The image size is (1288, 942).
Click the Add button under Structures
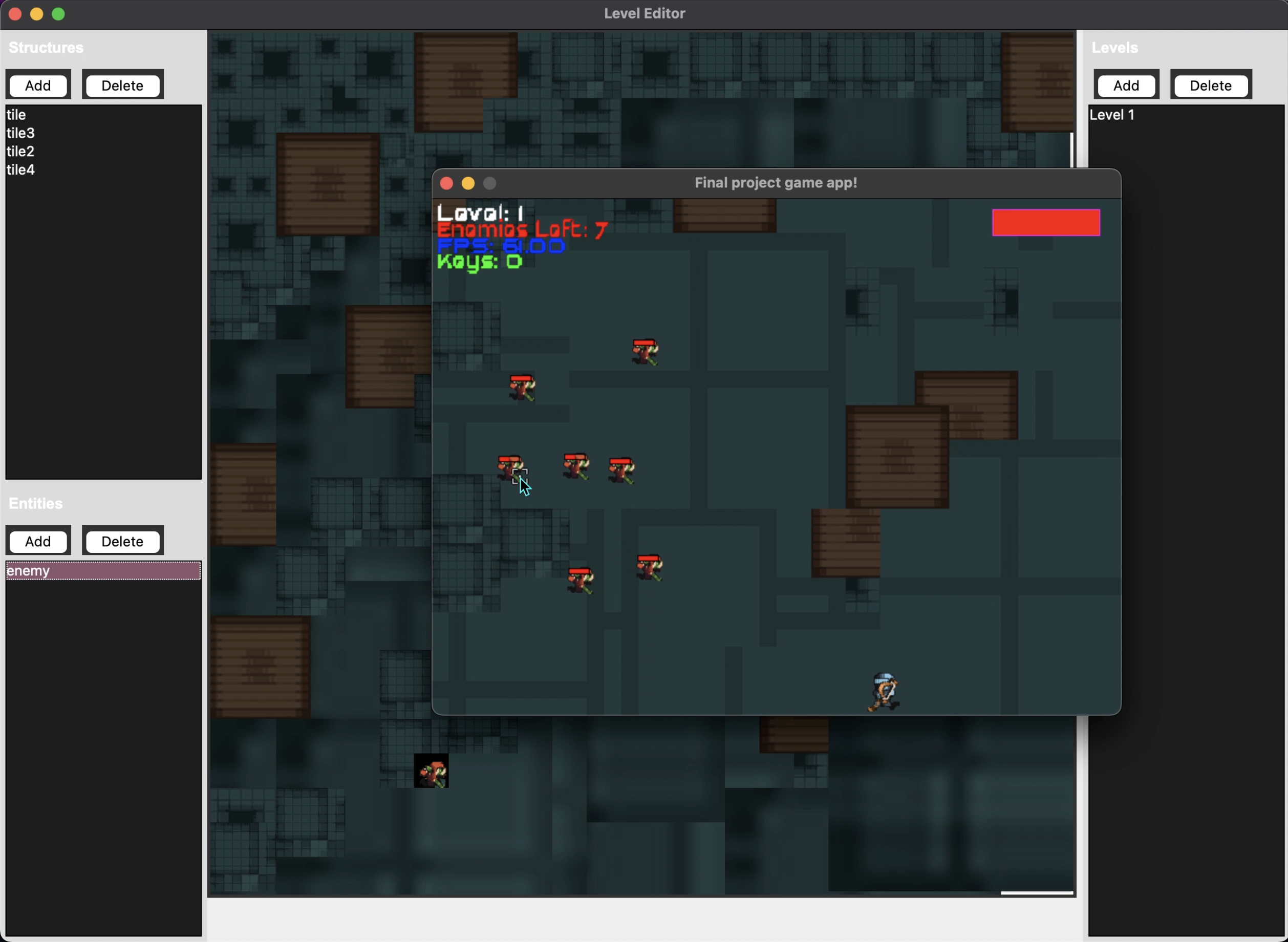[38, 85]
